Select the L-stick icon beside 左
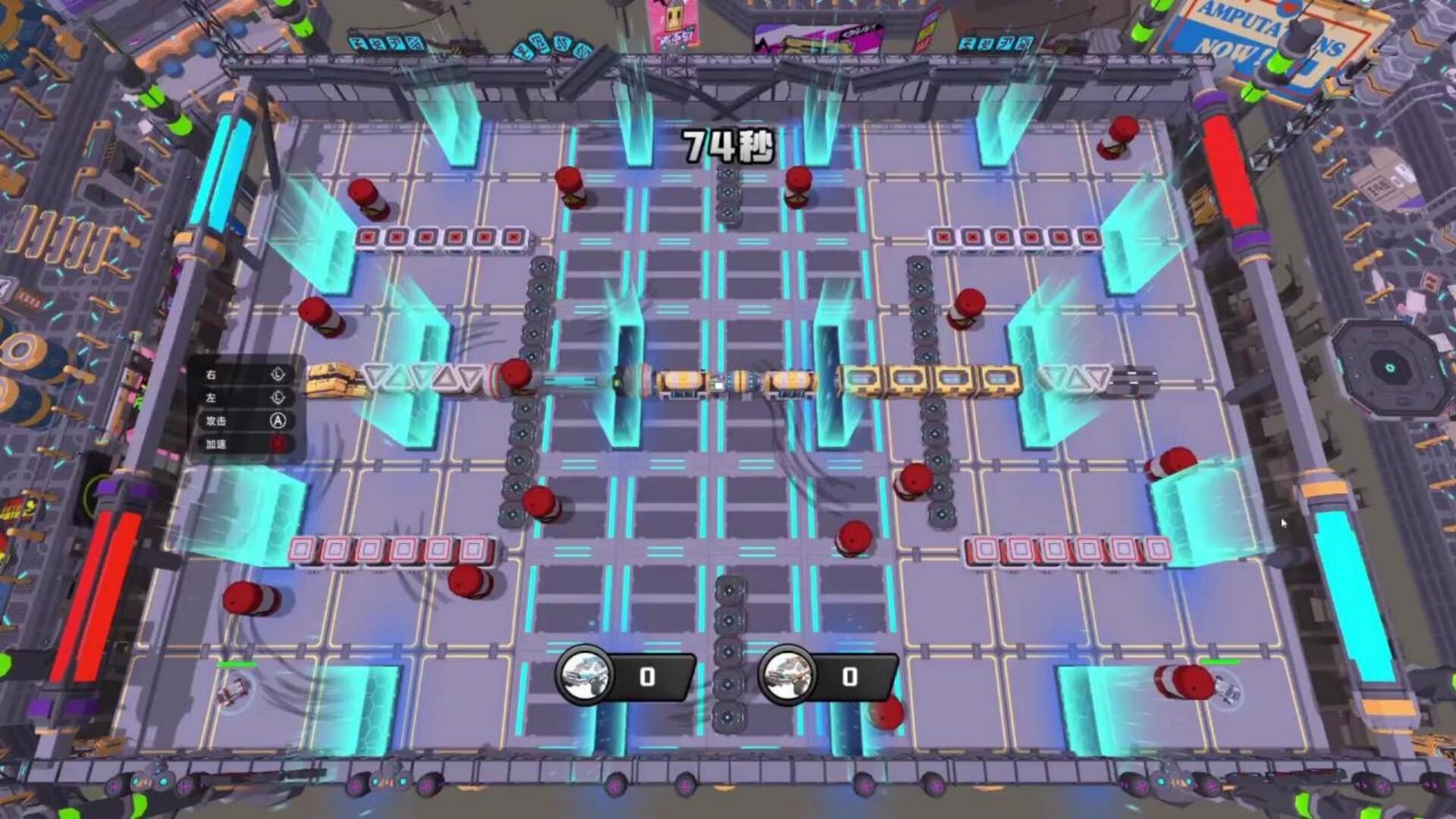1456x819 pixels. tap(278, 398)
